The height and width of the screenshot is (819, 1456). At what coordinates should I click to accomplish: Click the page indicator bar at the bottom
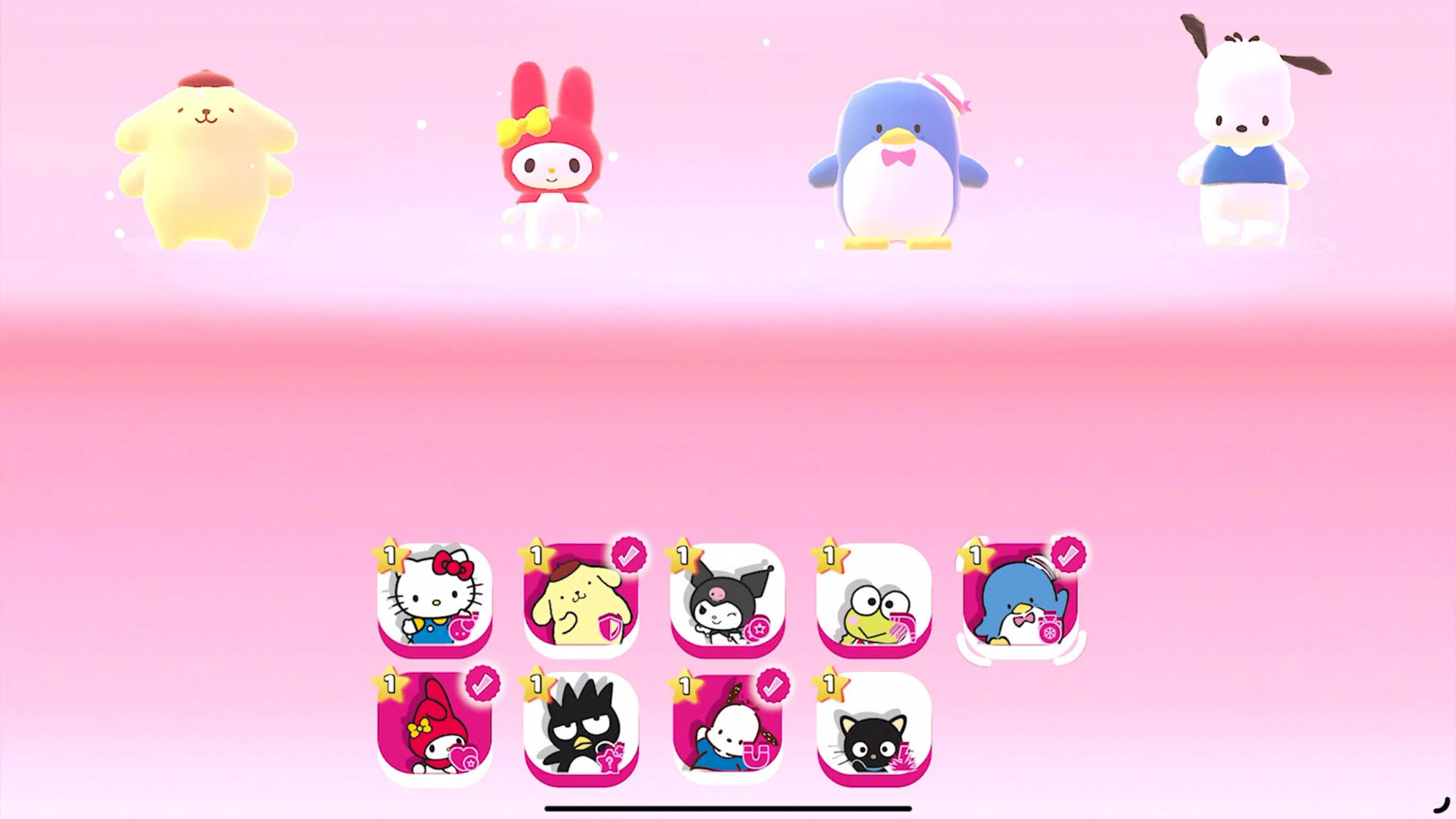(728, 808)
